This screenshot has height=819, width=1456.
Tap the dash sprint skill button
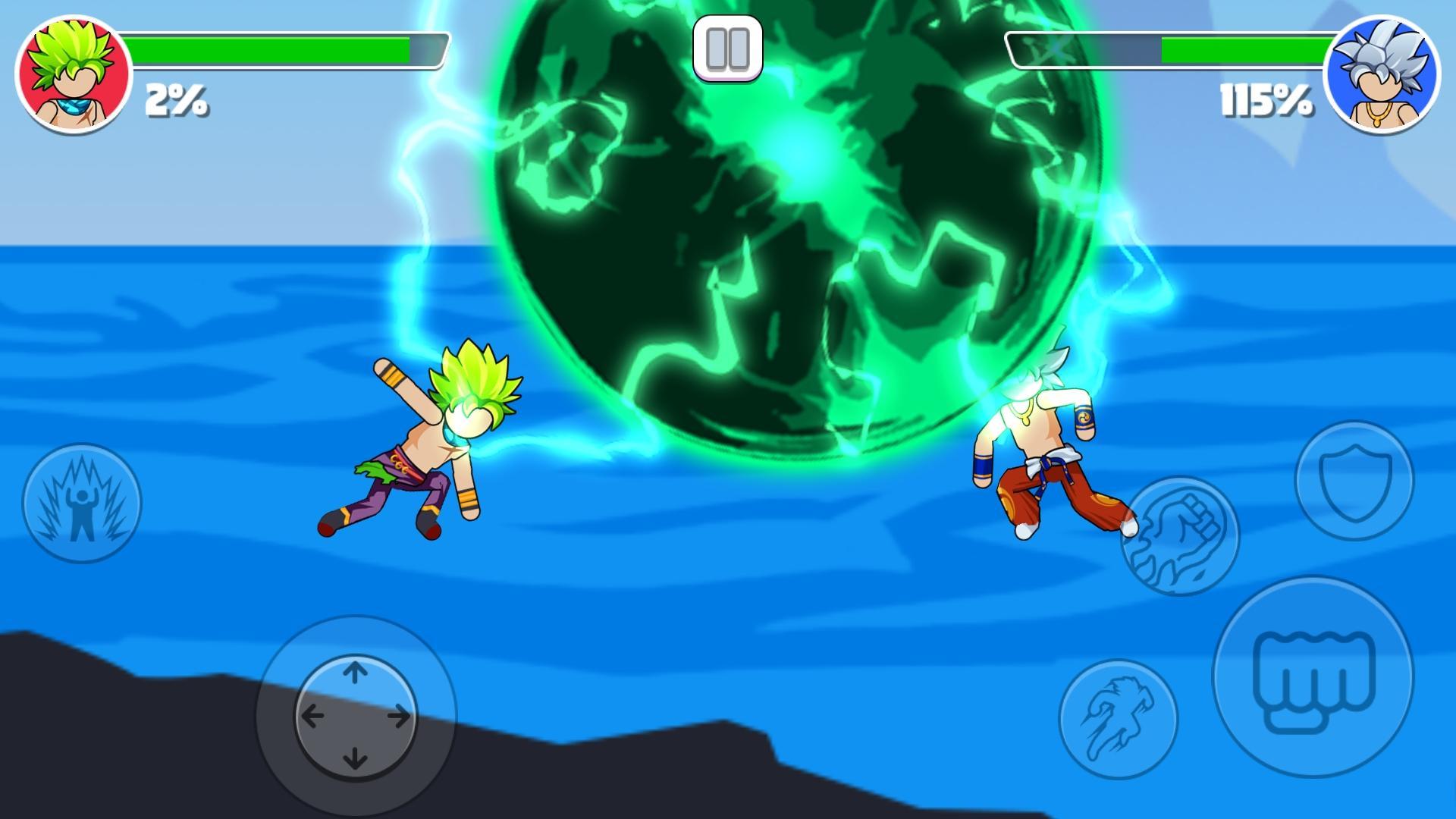[x=1118, y=719]
